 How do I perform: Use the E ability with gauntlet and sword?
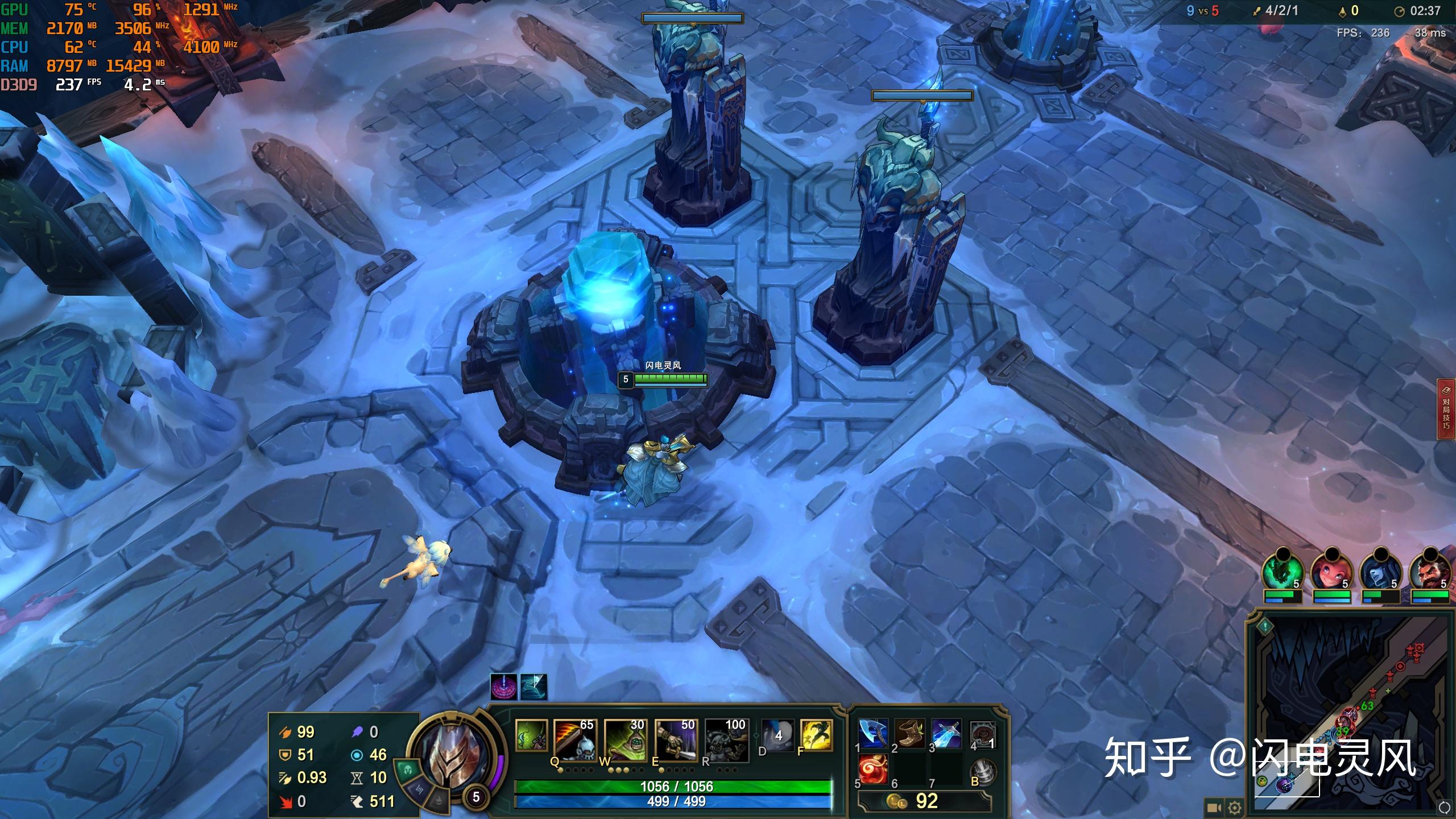[x=675, y=738]
